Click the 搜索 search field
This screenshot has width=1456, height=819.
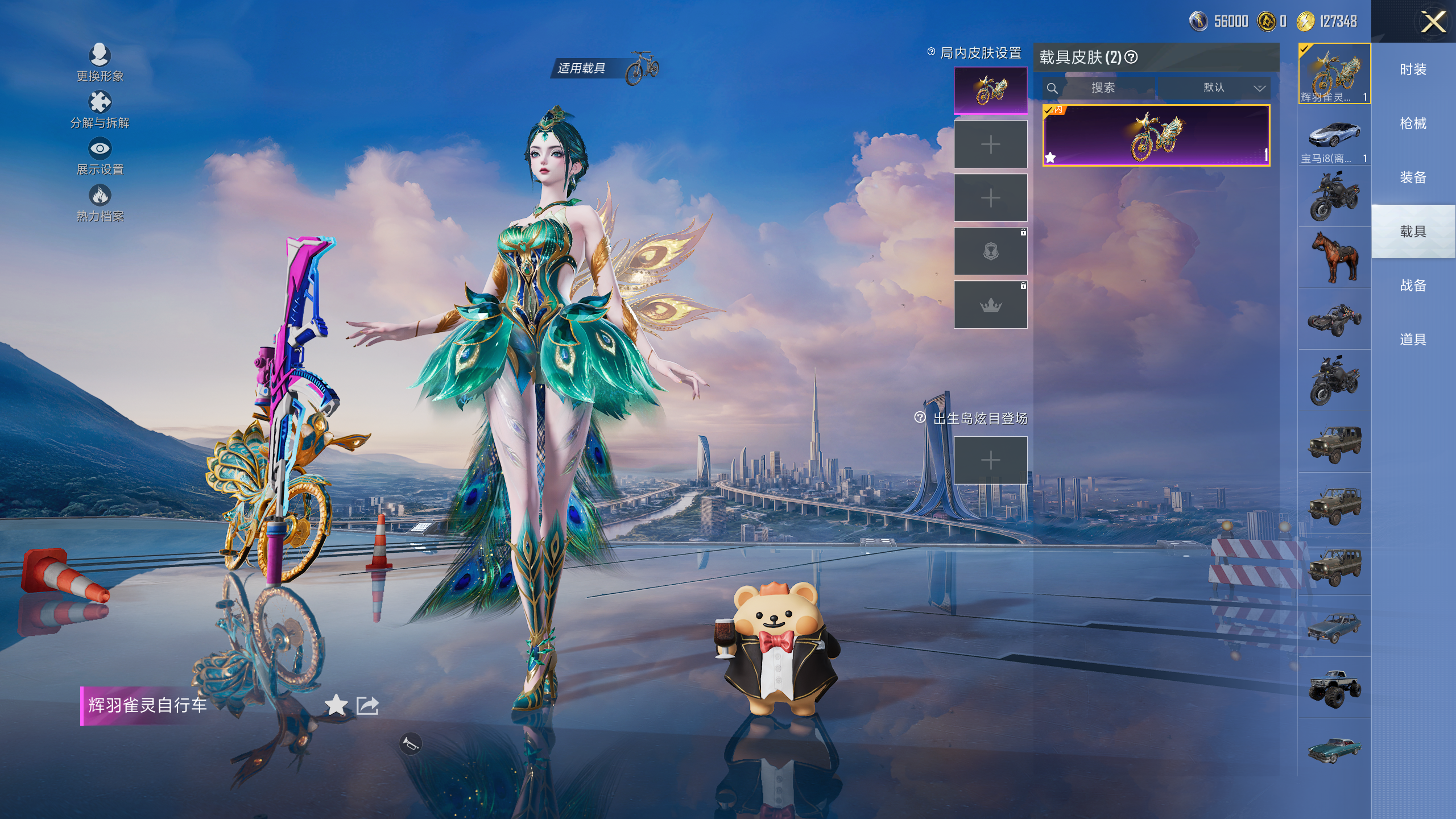tap(1102, 88)
